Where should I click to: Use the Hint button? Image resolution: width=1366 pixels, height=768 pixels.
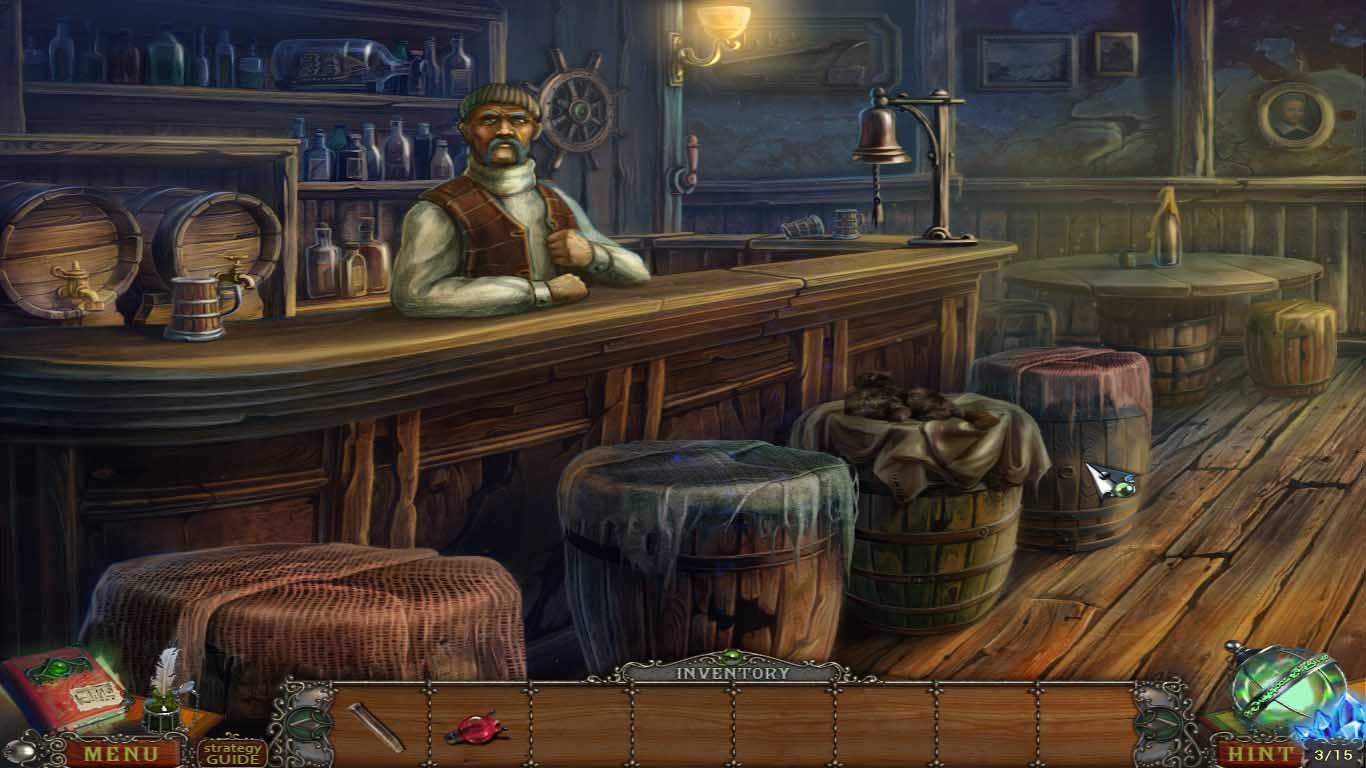(x=1261, y=753)
